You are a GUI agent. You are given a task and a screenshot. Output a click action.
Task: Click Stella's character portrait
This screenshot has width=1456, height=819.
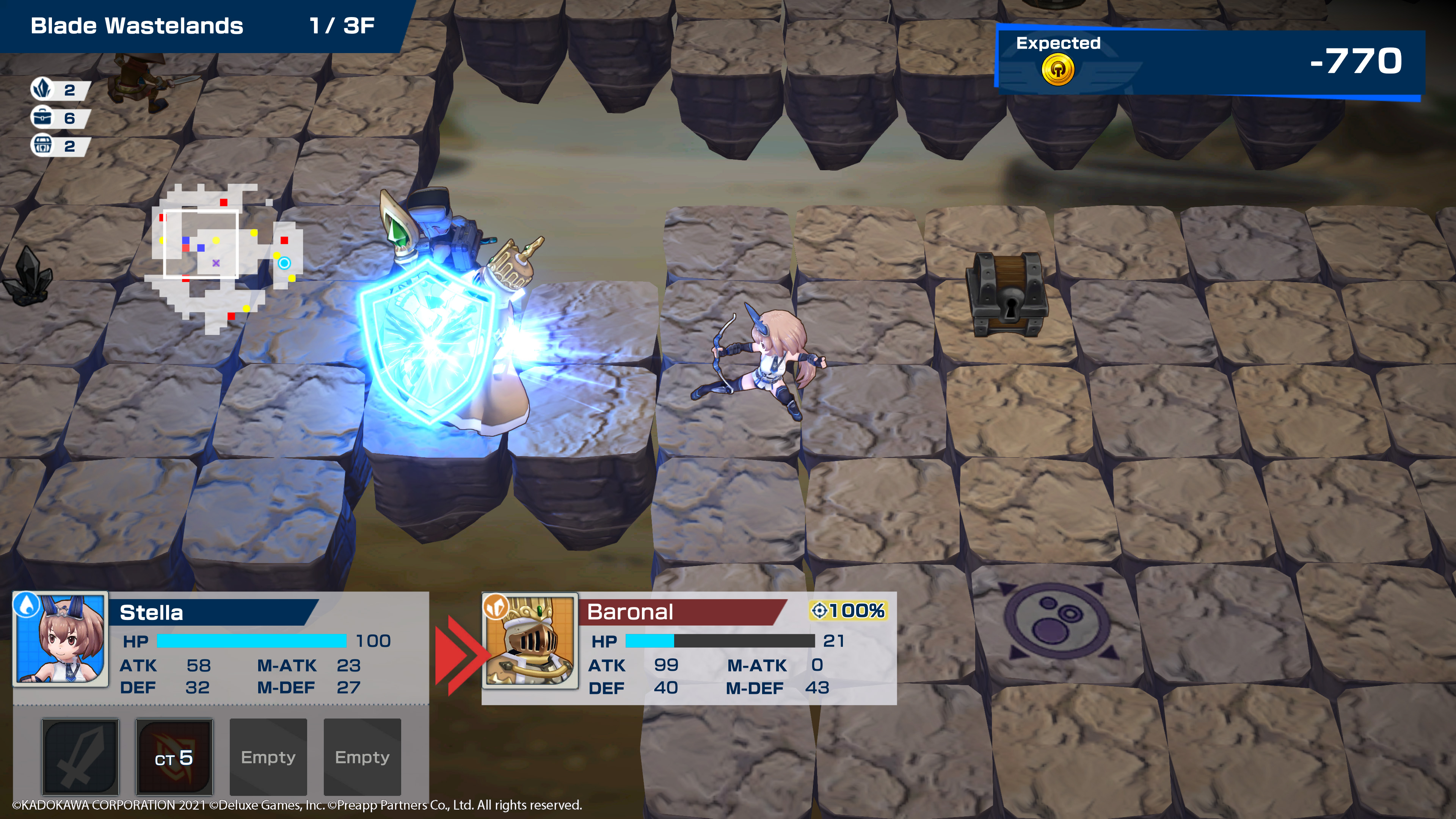click(61, 639)
